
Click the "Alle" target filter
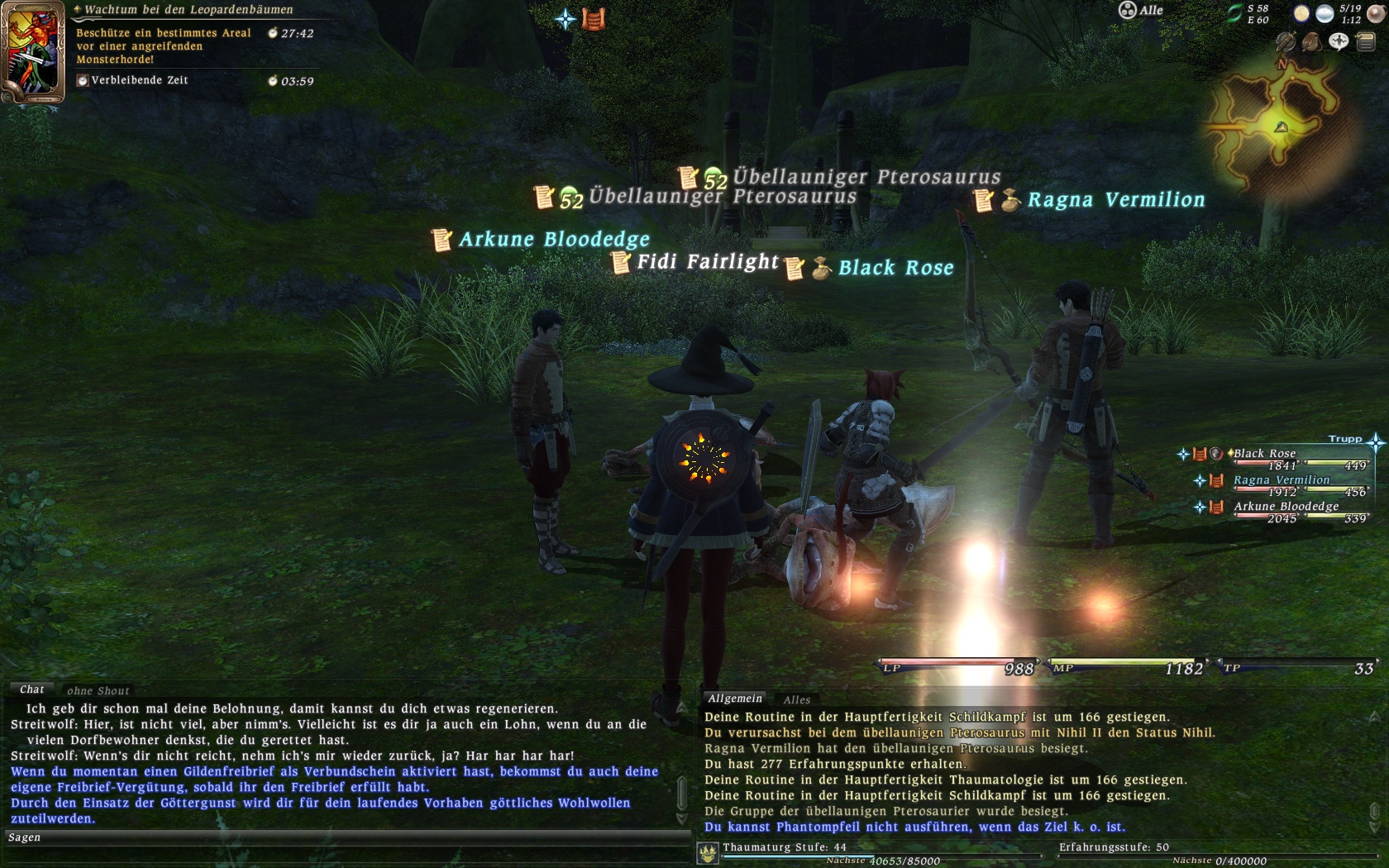click(x=1142, y=10)
